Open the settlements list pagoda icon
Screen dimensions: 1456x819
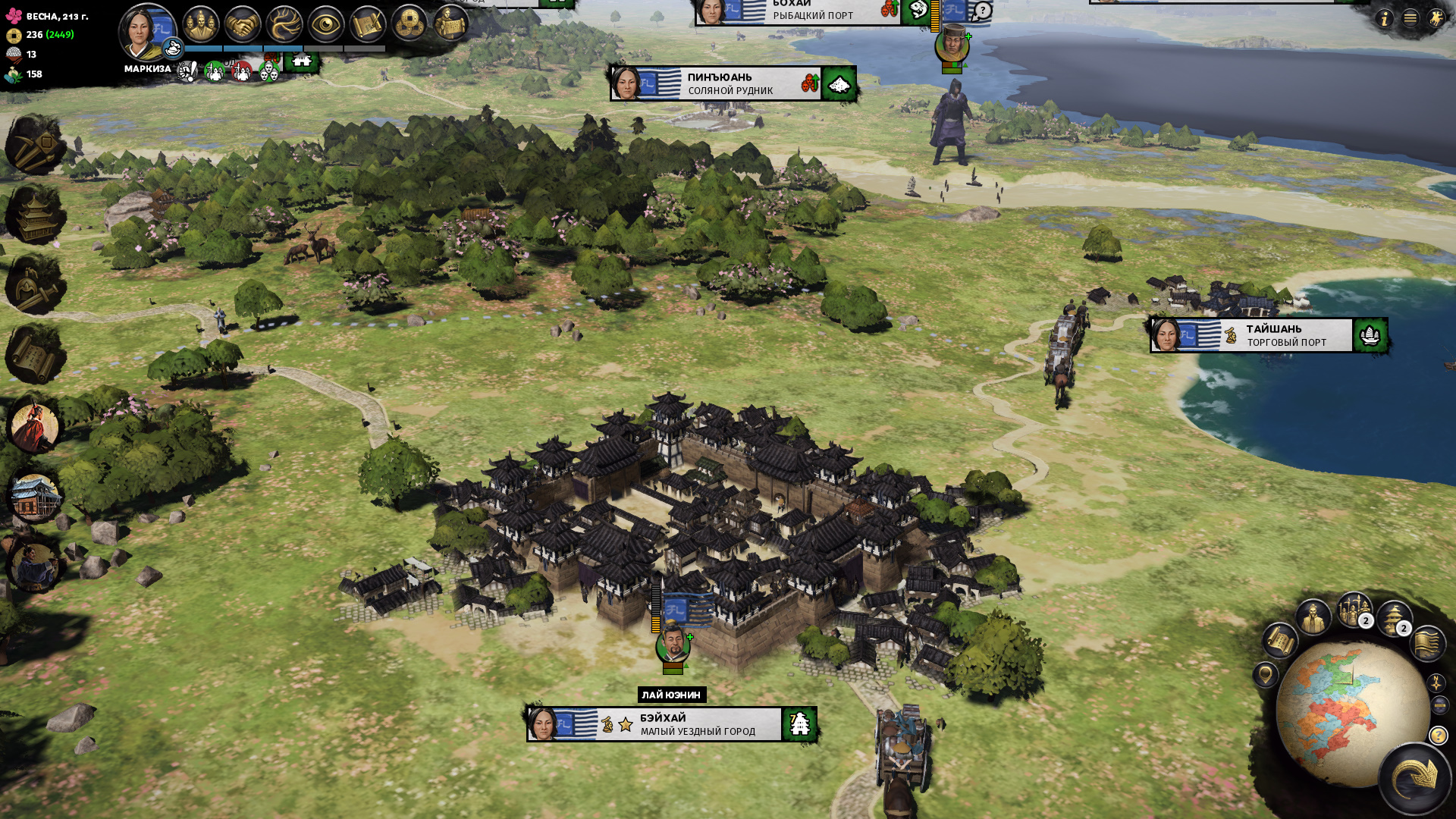(x=1392, y=619)
